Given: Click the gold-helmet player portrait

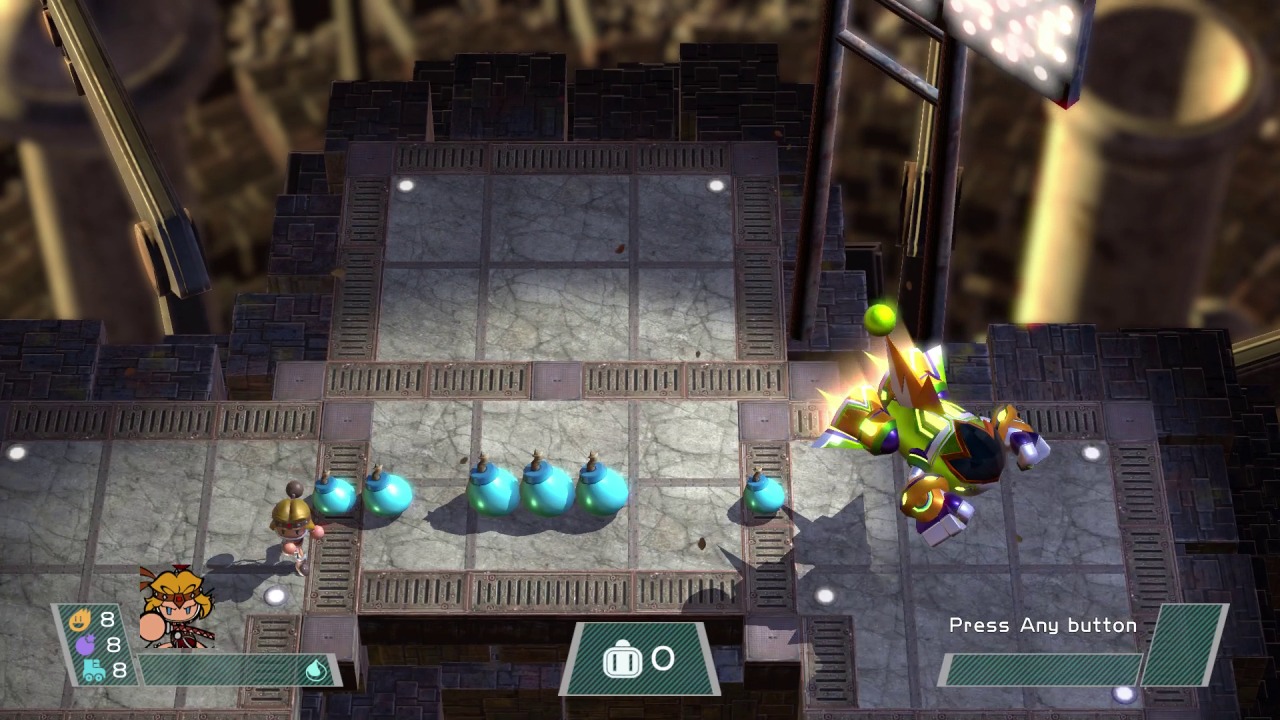Looking at the screenshot, I should [x=176, y=609].
